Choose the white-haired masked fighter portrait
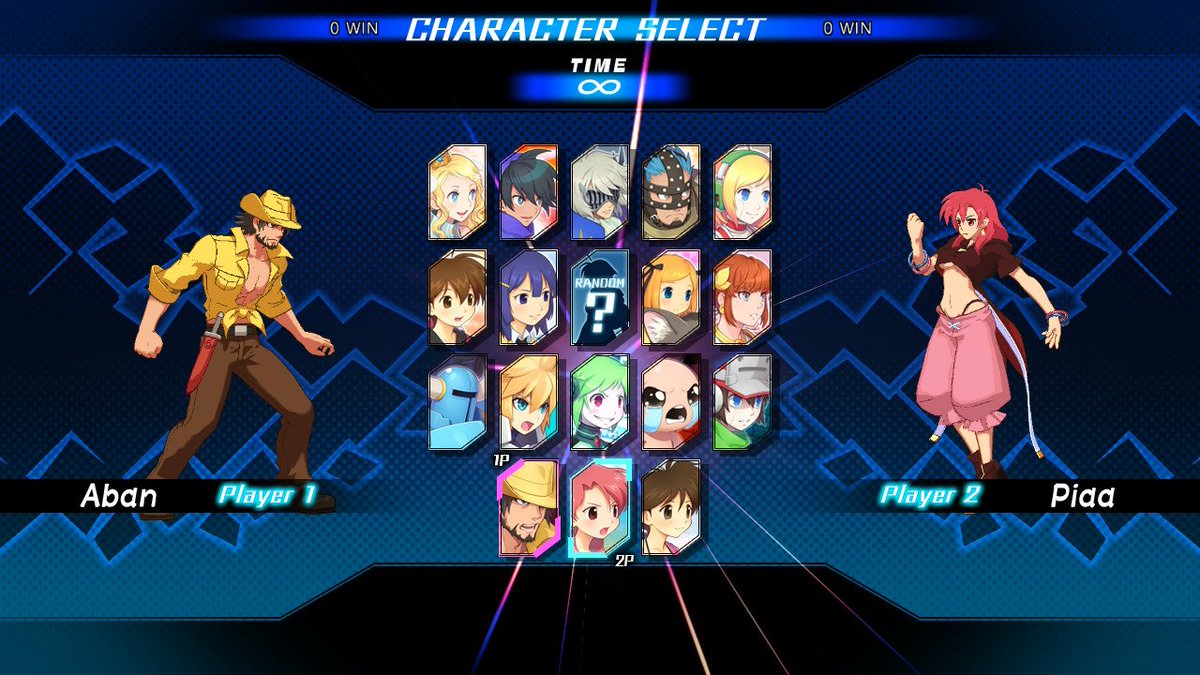 click(x=600, y=192)
